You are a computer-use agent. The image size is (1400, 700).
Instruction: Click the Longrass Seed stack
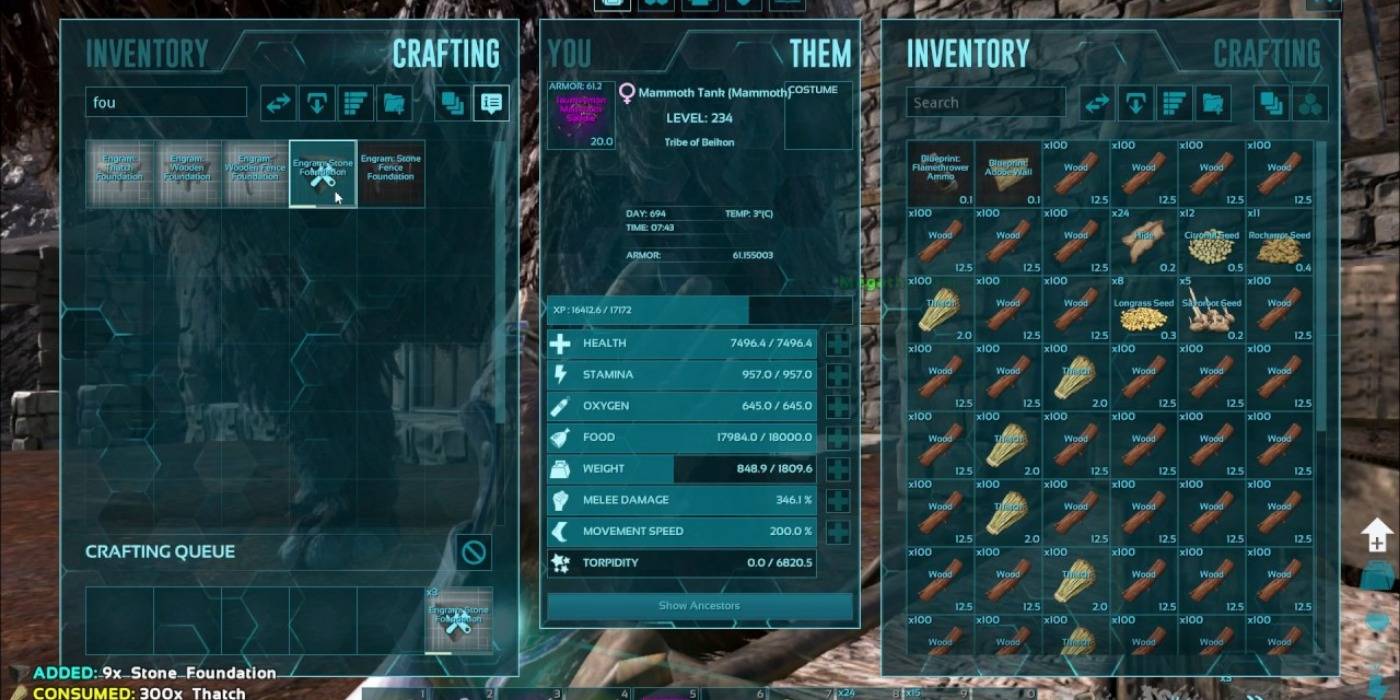(x=1144, y=309)
